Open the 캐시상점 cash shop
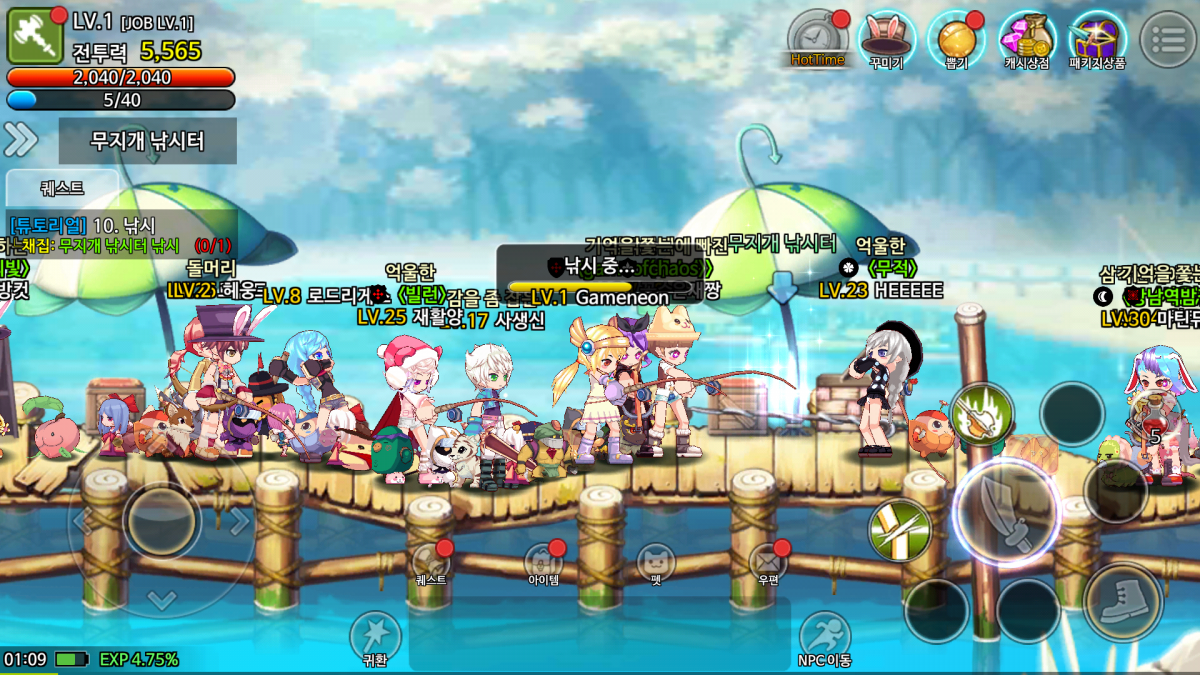The height and width of the screenshot is (675, 1200). (1027, 40)
